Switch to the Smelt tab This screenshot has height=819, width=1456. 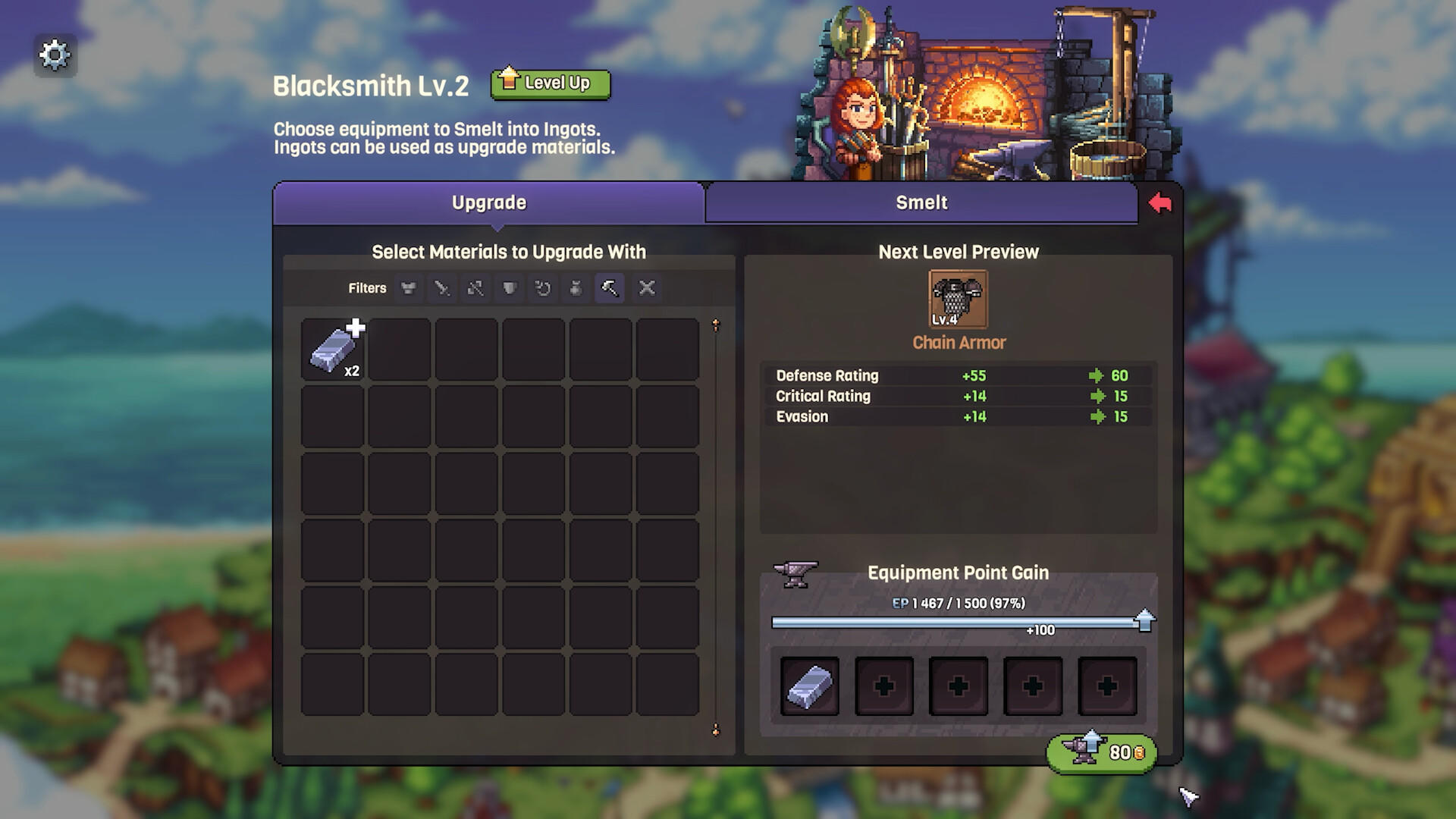pos(921,202)
